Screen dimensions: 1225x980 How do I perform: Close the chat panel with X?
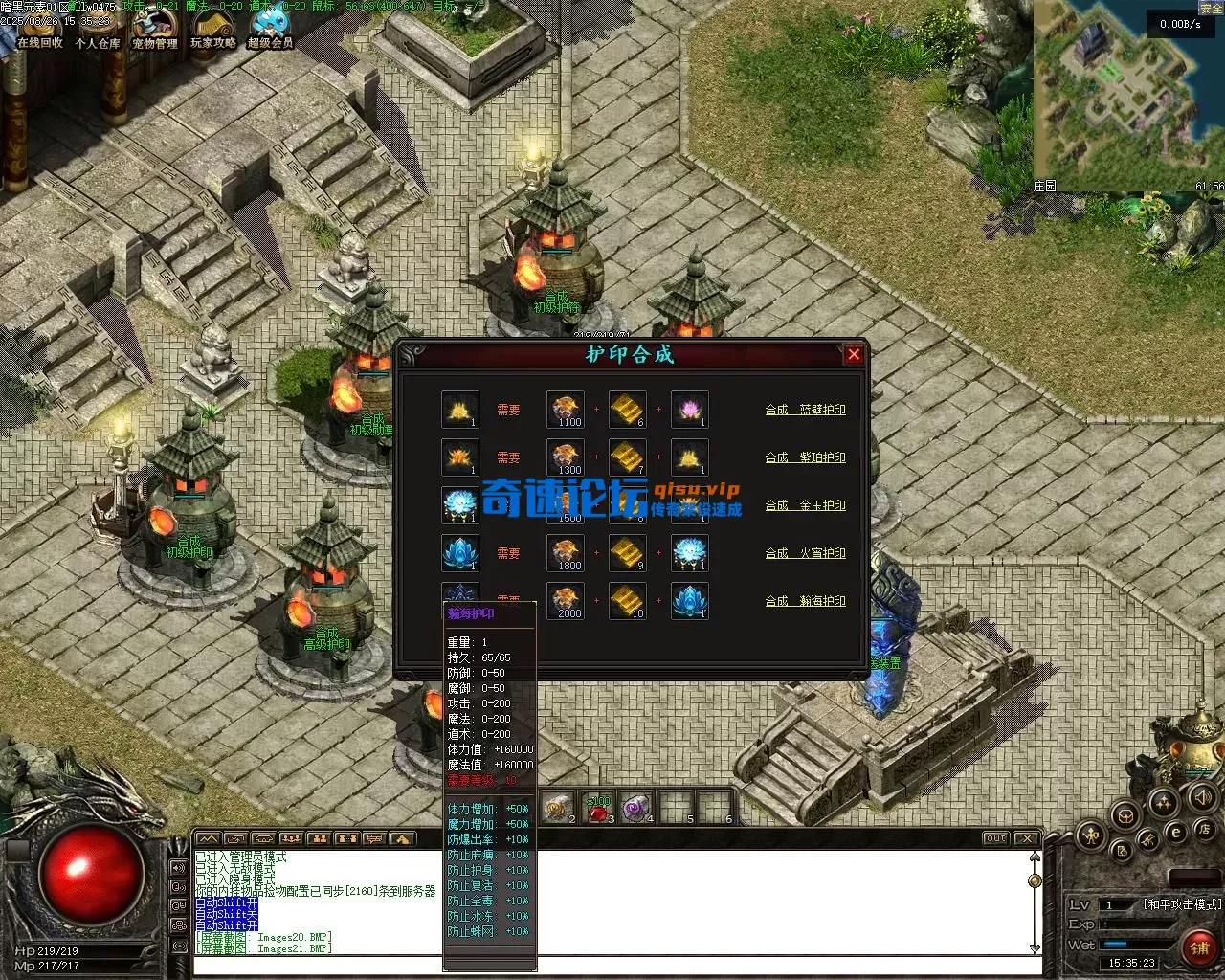1027,838
